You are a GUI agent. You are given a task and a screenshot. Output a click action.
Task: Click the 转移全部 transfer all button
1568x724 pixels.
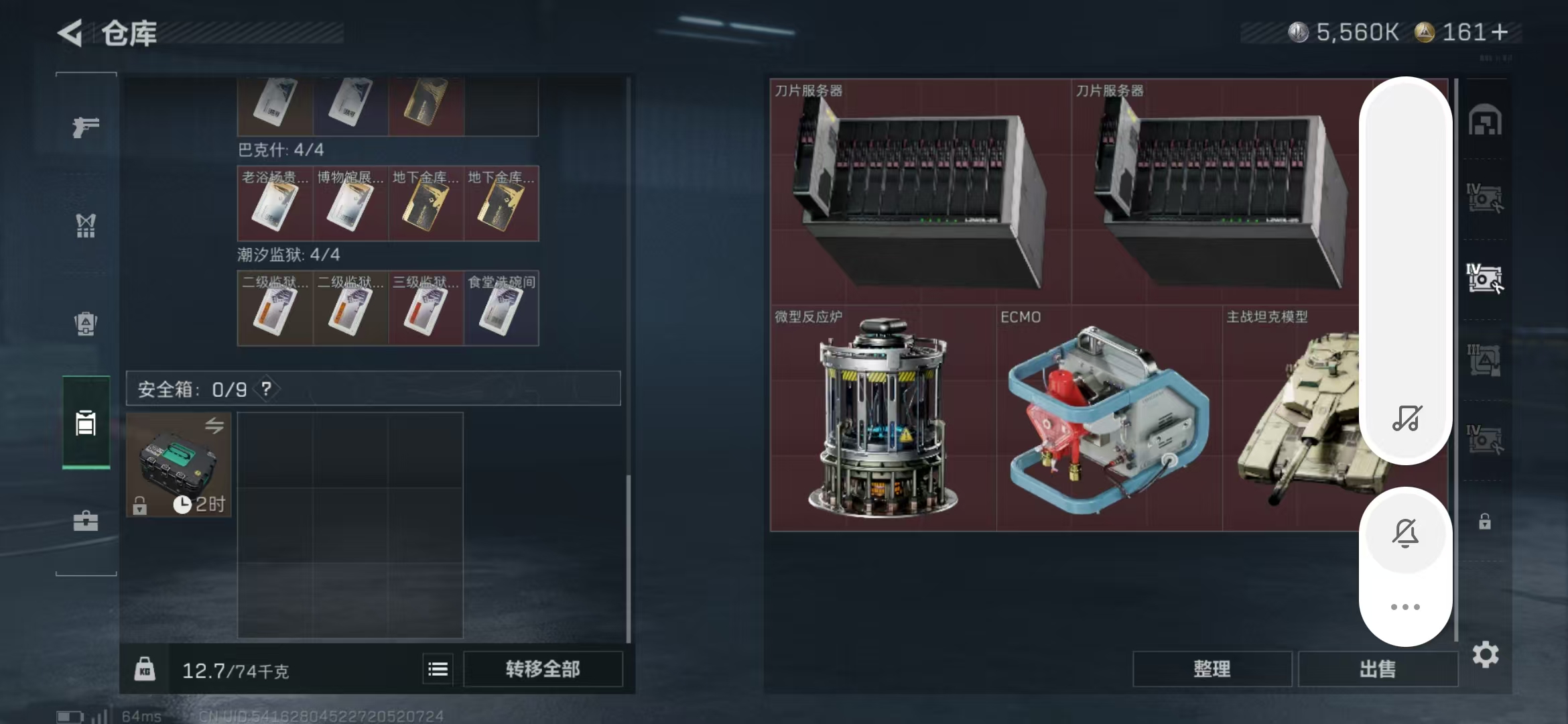coord(543,669)
